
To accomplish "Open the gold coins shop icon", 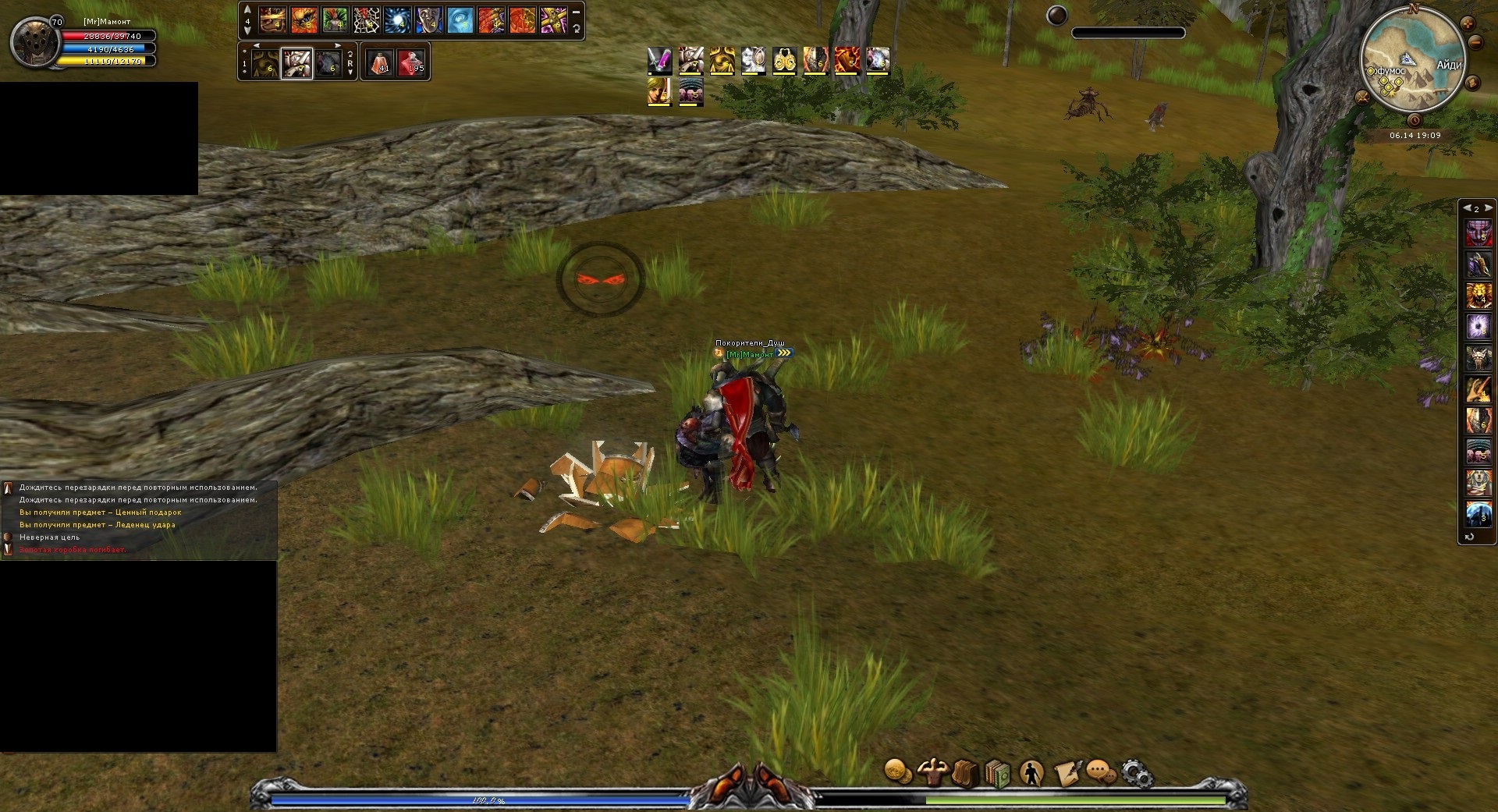I will [898, 772].
